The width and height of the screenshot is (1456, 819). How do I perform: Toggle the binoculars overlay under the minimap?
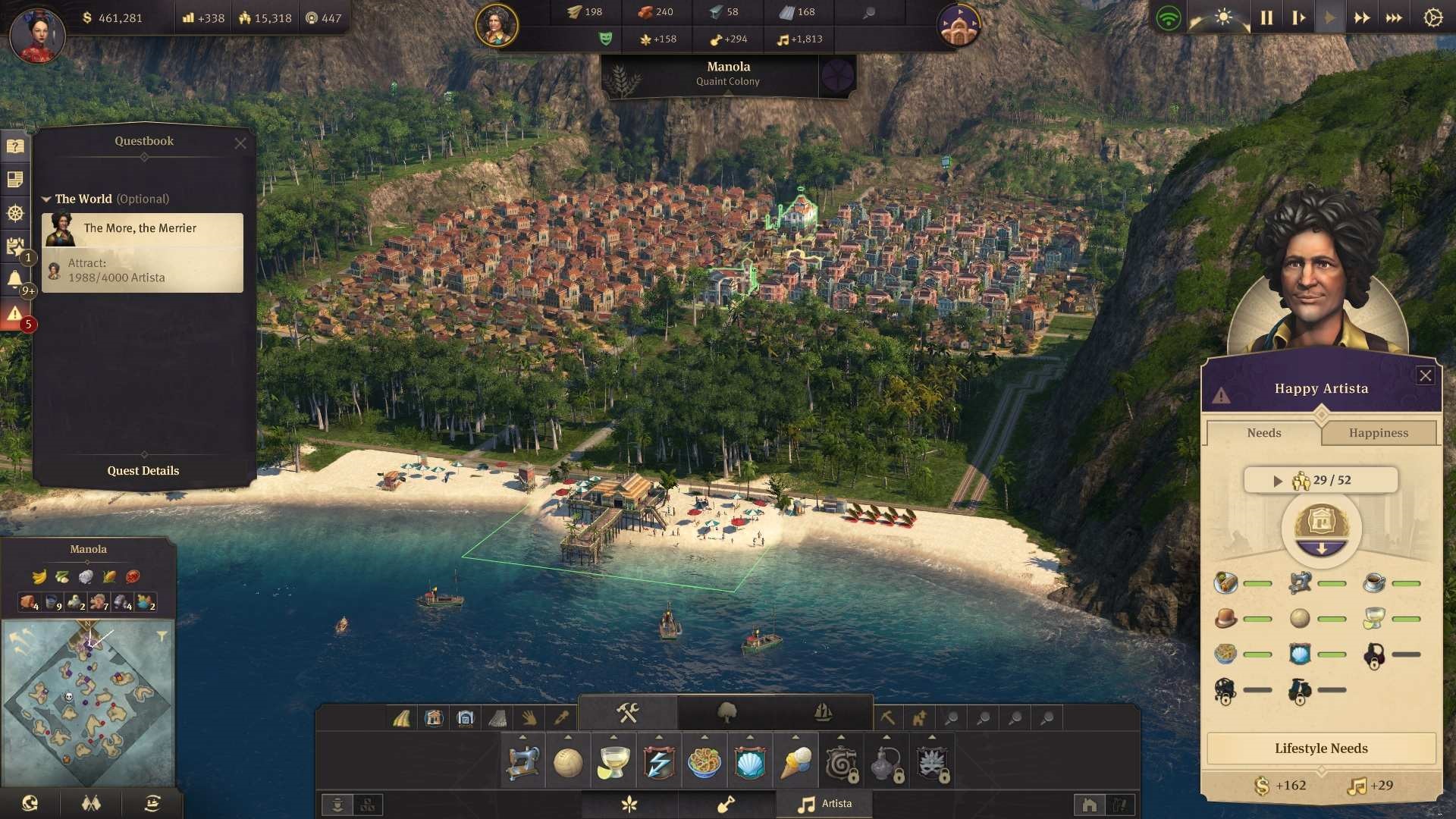point(91,803)
